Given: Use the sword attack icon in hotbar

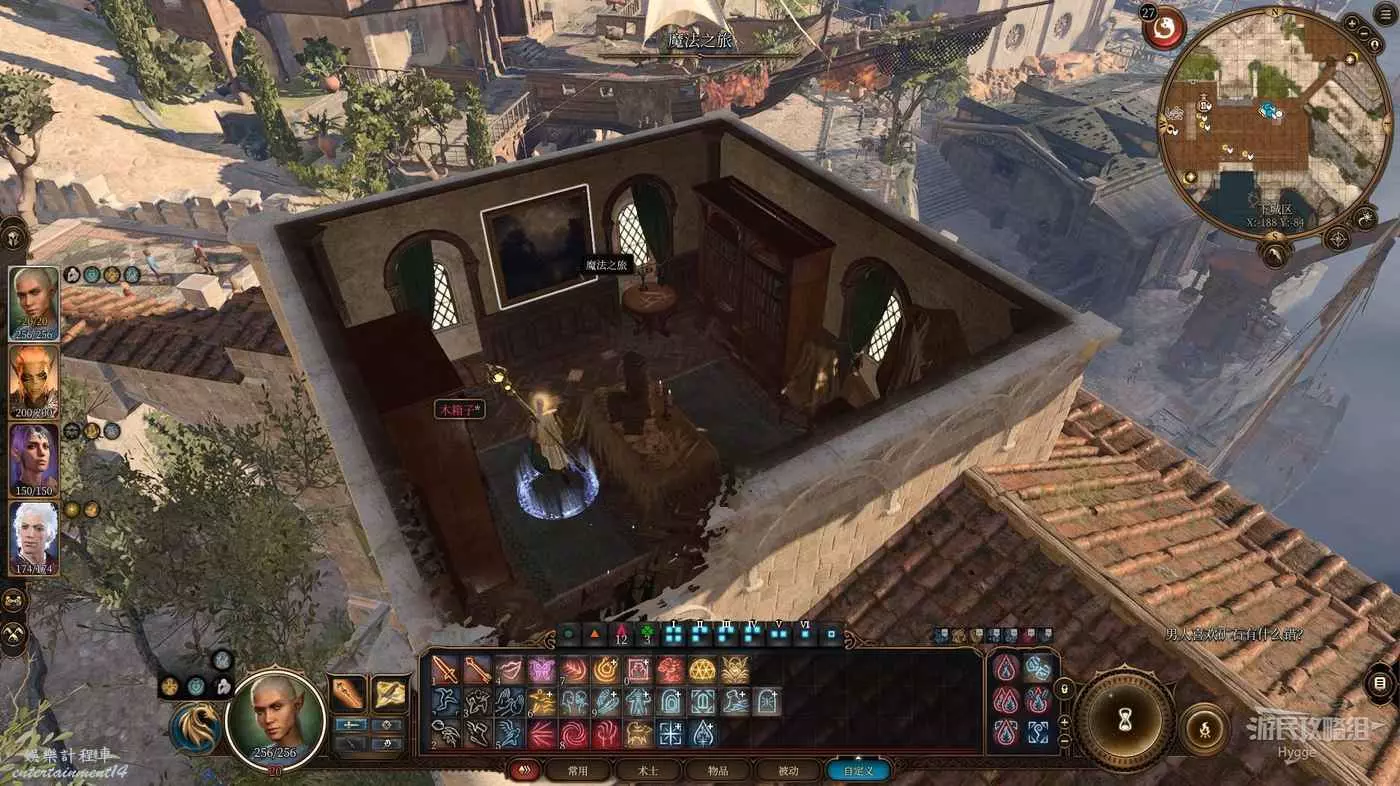Looking at the screenshot, I should point(445,670).
